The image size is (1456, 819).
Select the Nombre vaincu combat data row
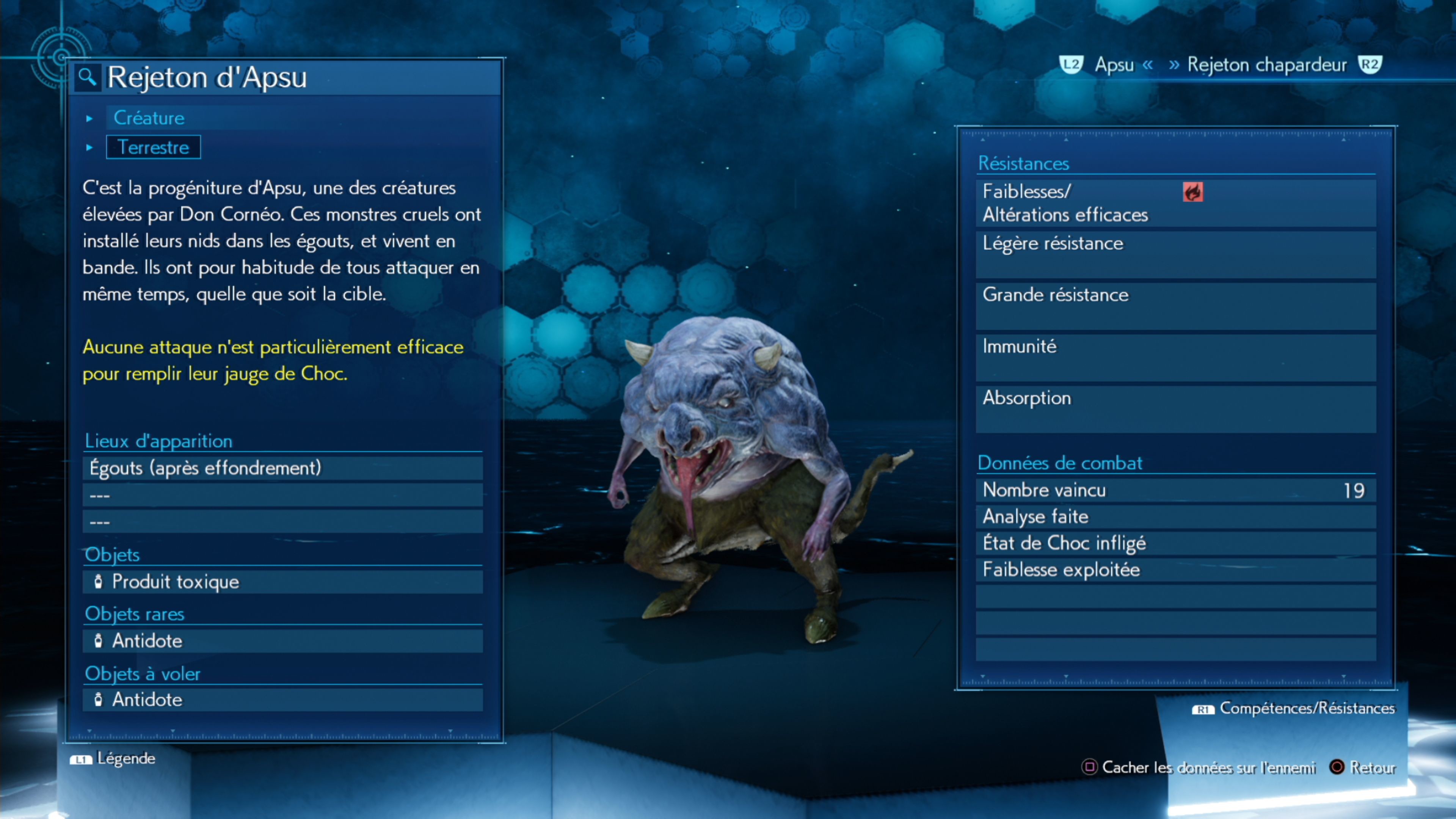(1176, 490)
